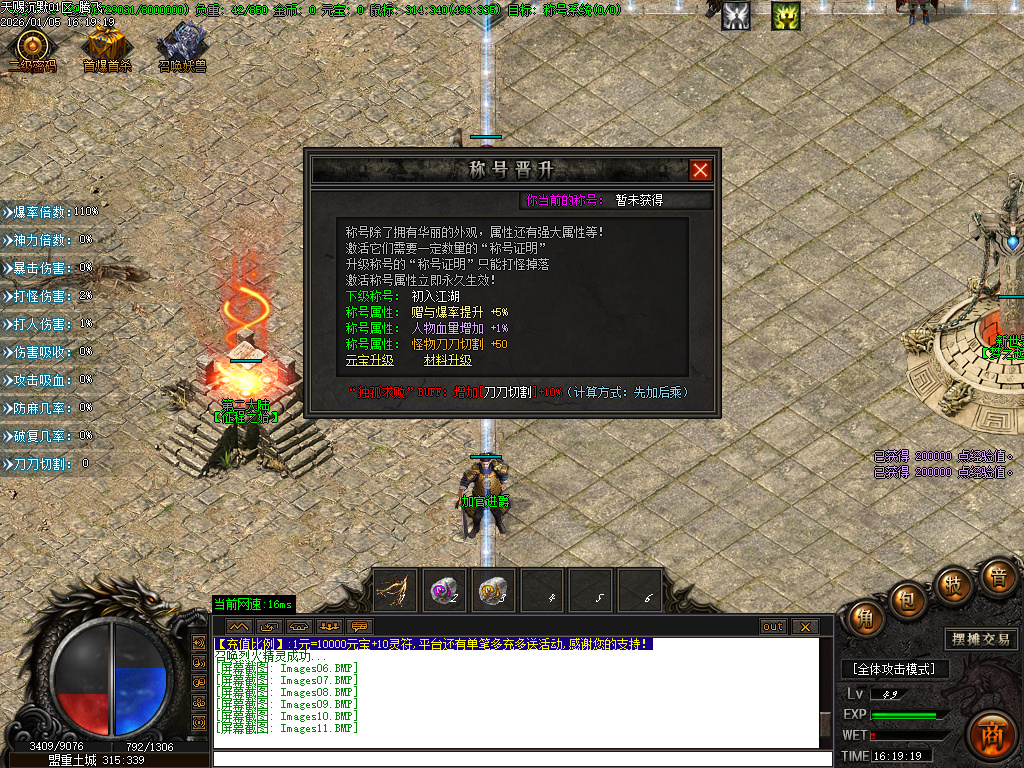Close the 称号晋升 title promotion window
The image size is (1024, 768).
tap(700, 170)
